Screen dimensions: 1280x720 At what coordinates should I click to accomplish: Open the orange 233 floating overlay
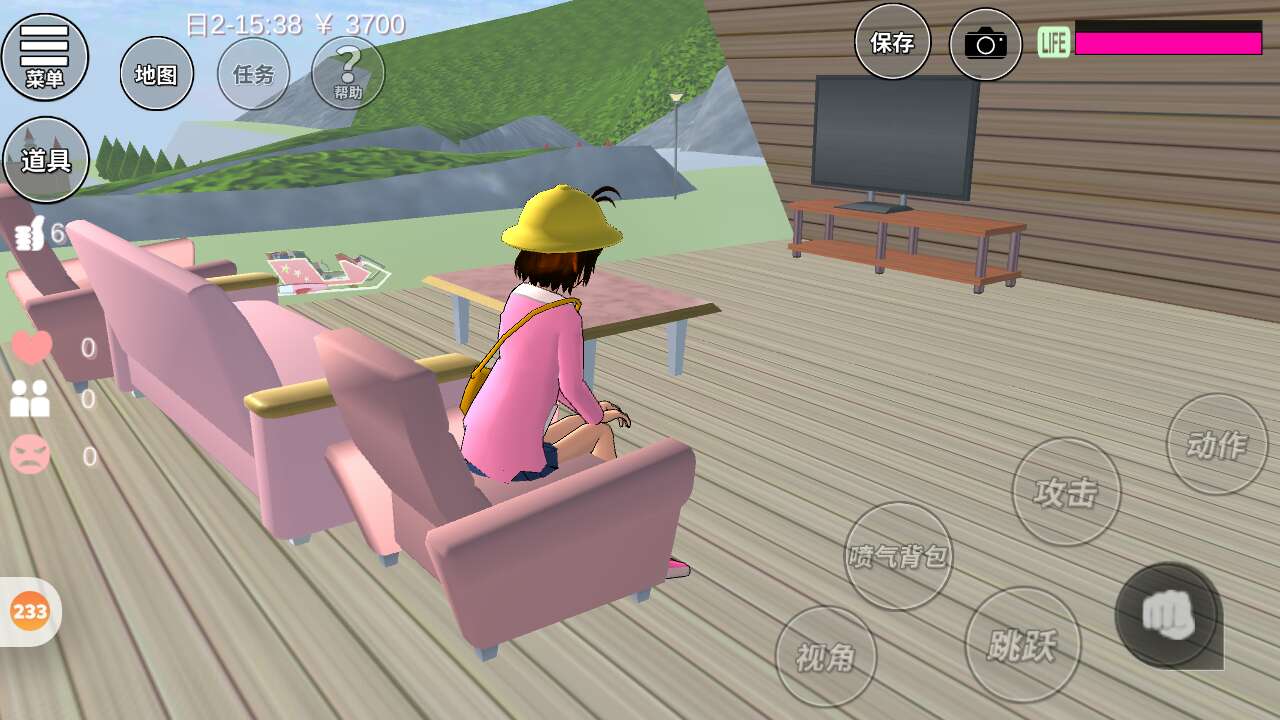(30, 611)
